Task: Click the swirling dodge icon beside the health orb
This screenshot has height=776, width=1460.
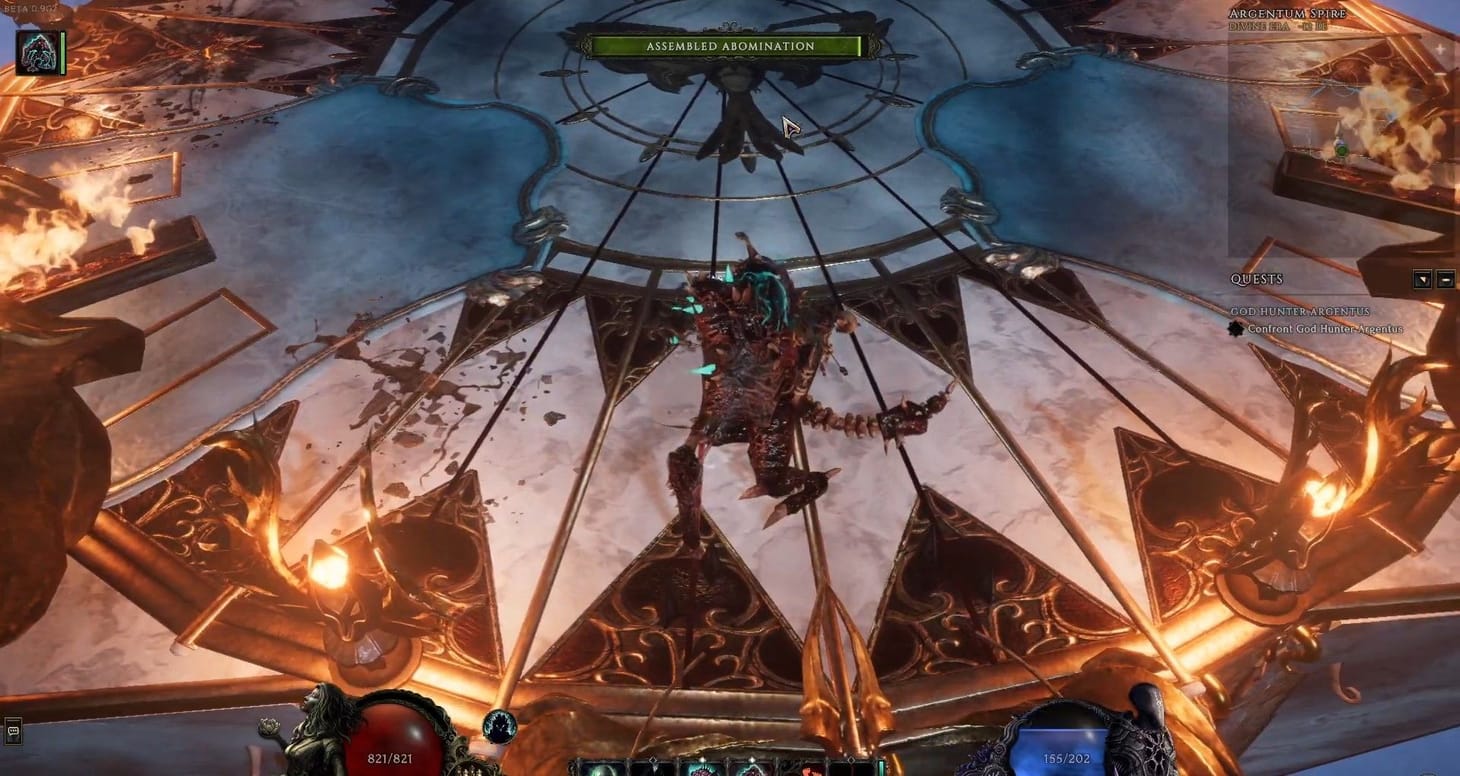Action: coord(498,727)
